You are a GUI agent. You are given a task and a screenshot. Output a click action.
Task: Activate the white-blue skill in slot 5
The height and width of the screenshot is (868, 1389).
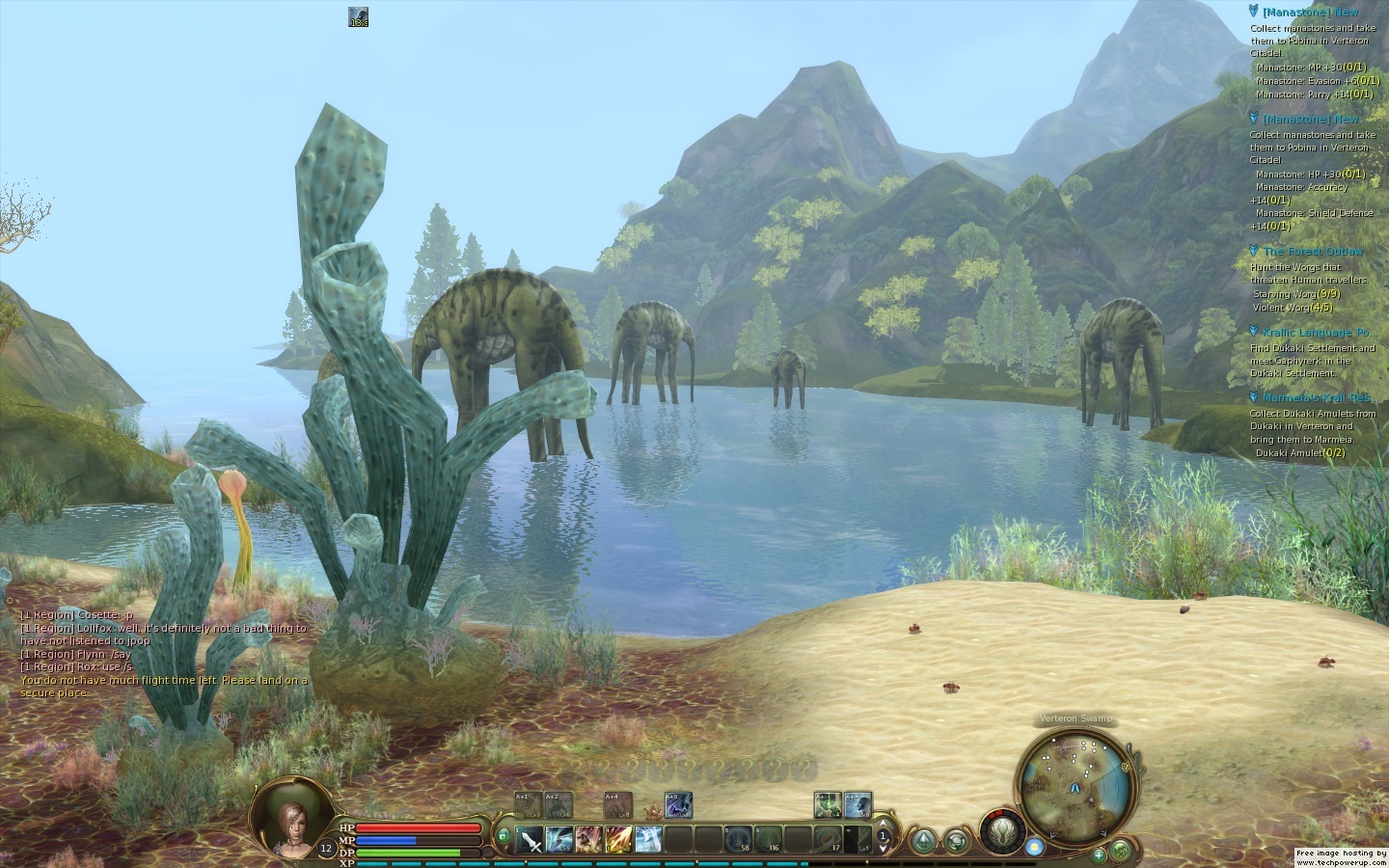pyautogui.click(x=648, y=839)
